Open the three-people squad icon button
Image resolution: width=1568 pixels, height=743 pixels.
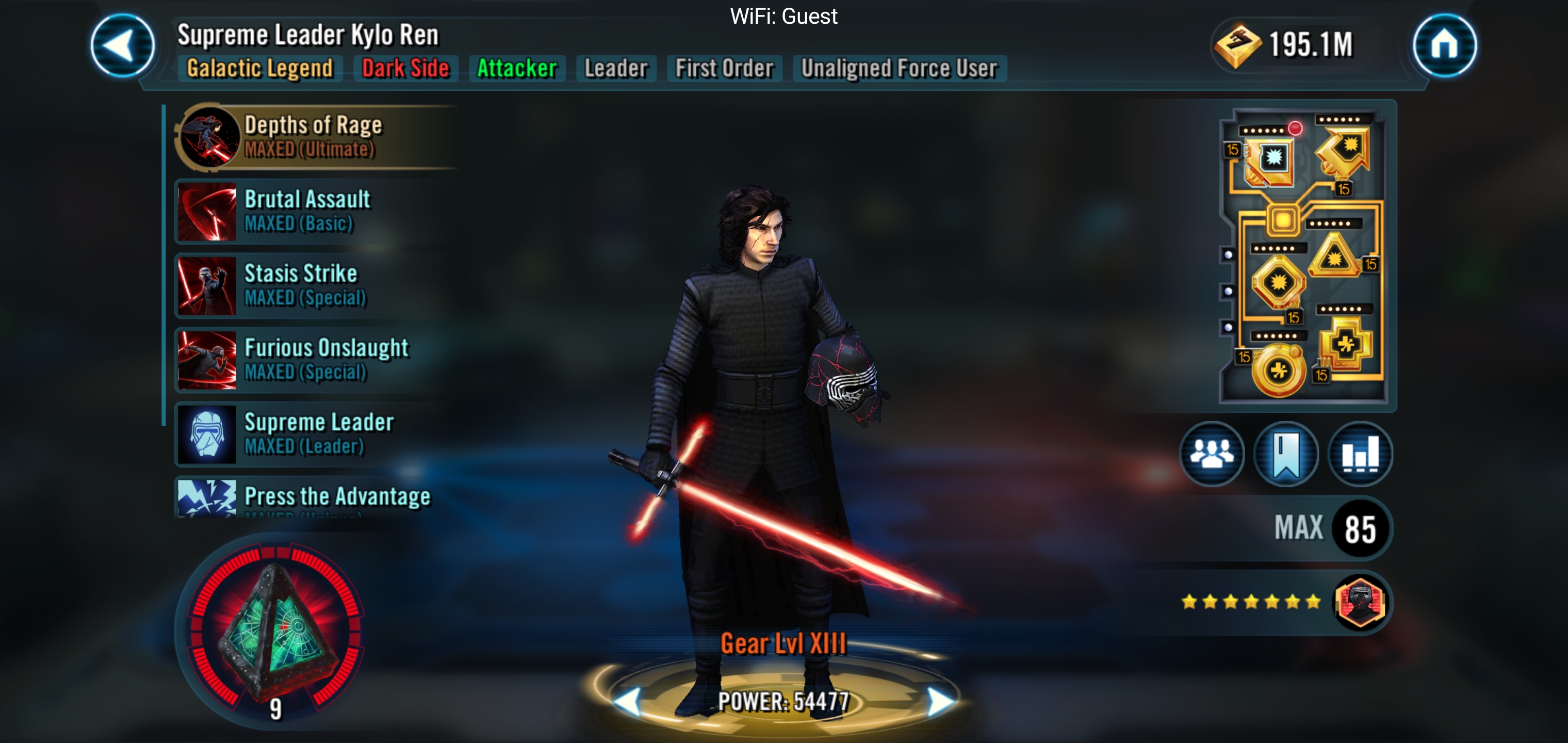(x=1211, y=454)
